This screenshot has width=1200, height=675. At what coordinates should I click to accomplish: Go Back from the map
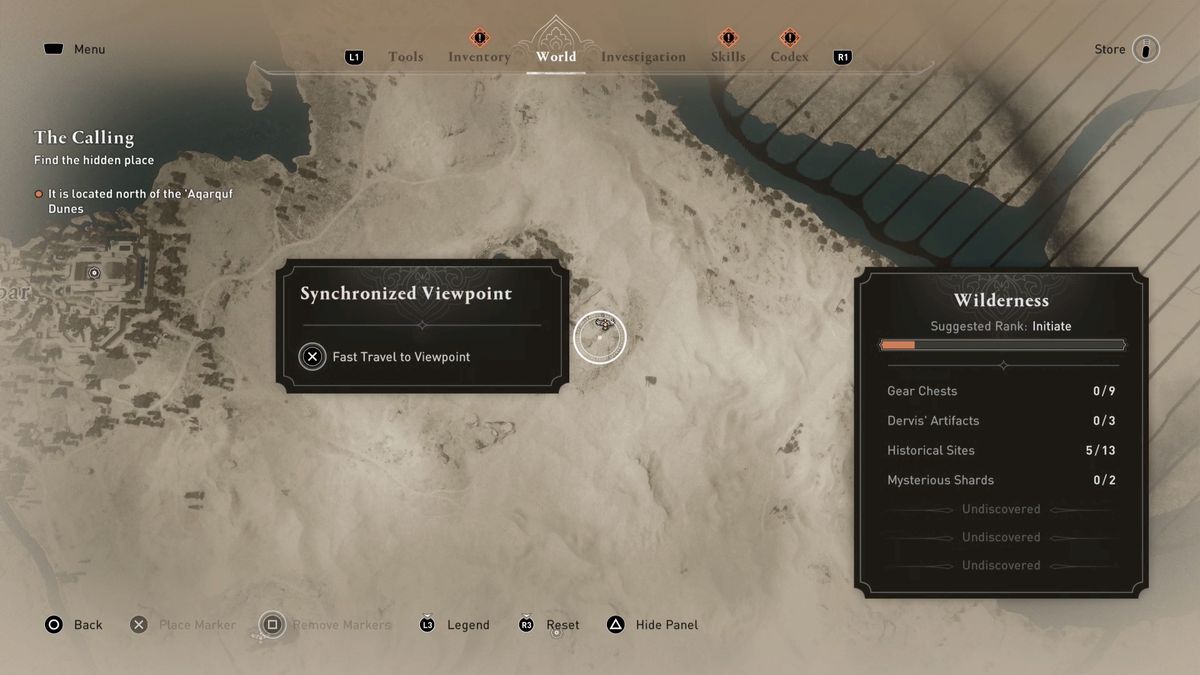(x=74, y=625)
